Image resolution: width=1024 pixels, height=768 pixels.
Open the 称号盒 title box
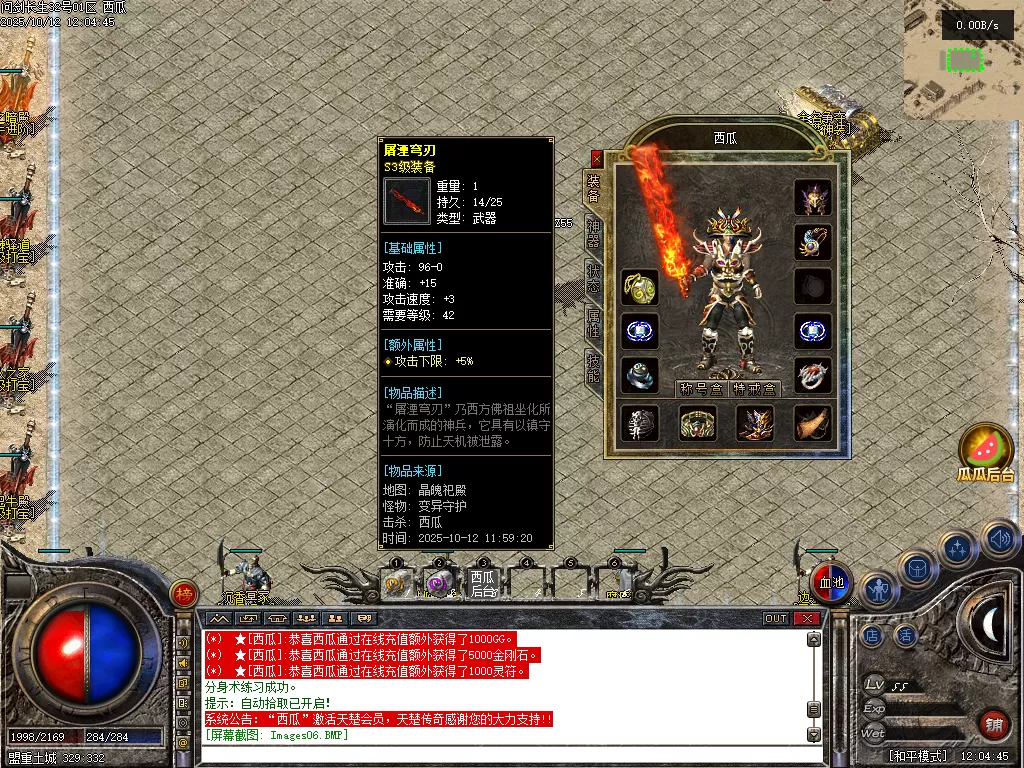(x=700, y=389)
